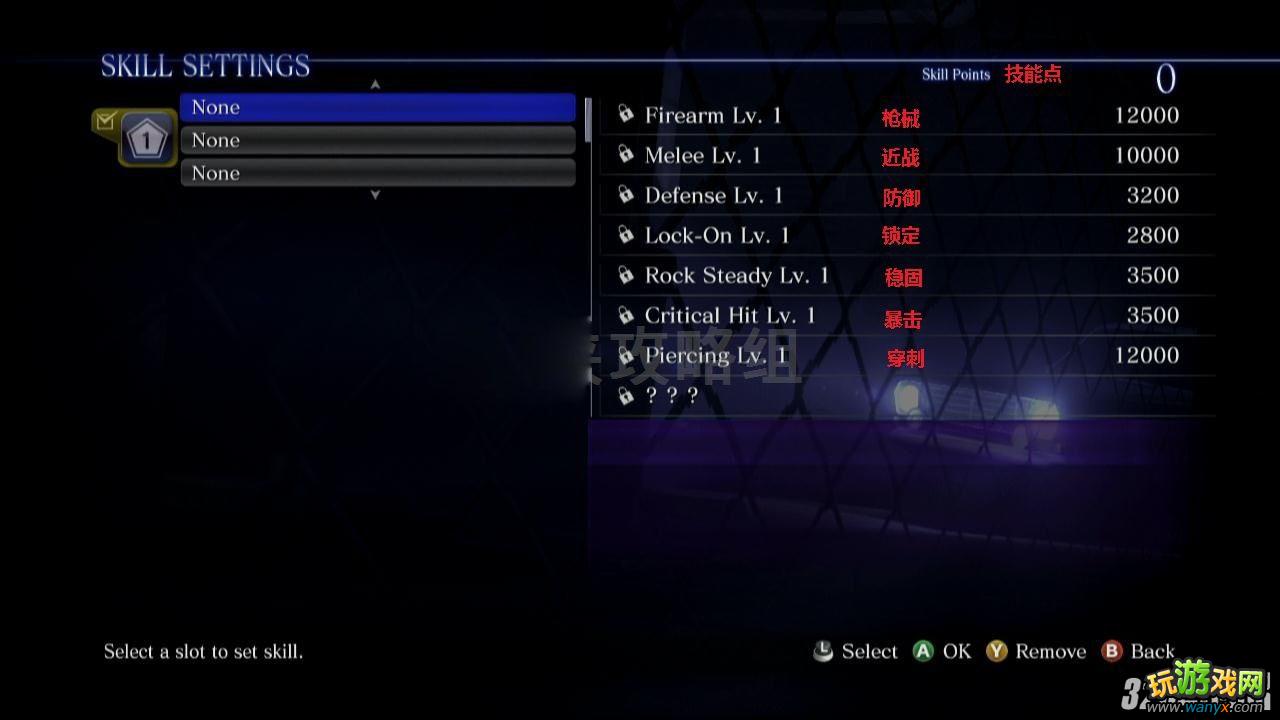Click the down arrow below the skill slots
Screen dimensions: 1280x720
(375, 195)
